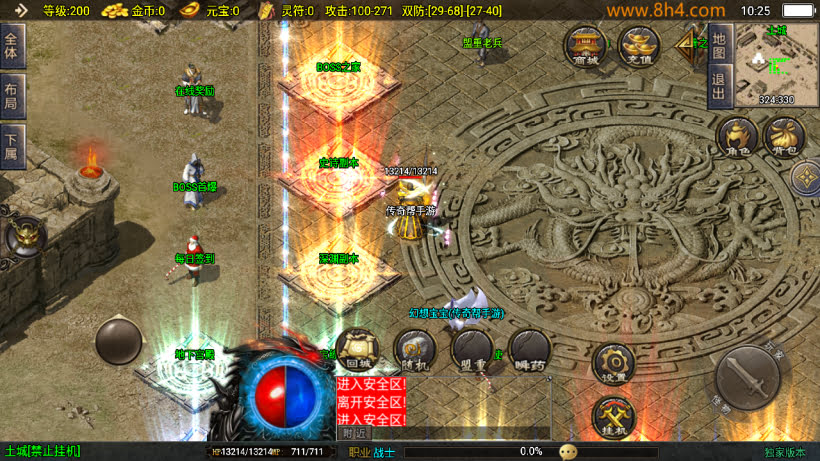Viewport: 820px width, 461px height.
Task: Switch to the 附近 nearby chat tab
Action: (354, 433)
